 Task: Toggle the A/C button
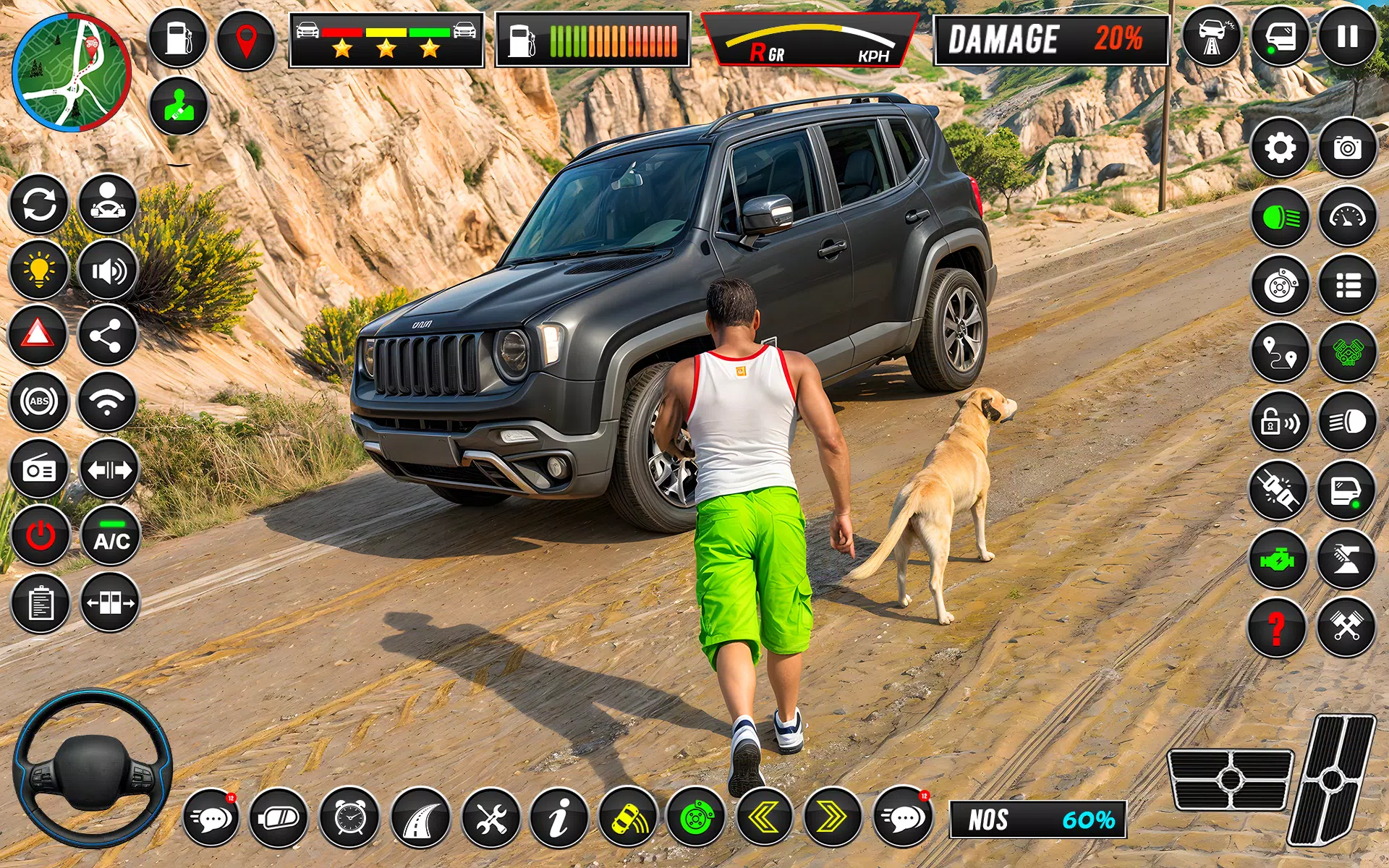[111, 536]
